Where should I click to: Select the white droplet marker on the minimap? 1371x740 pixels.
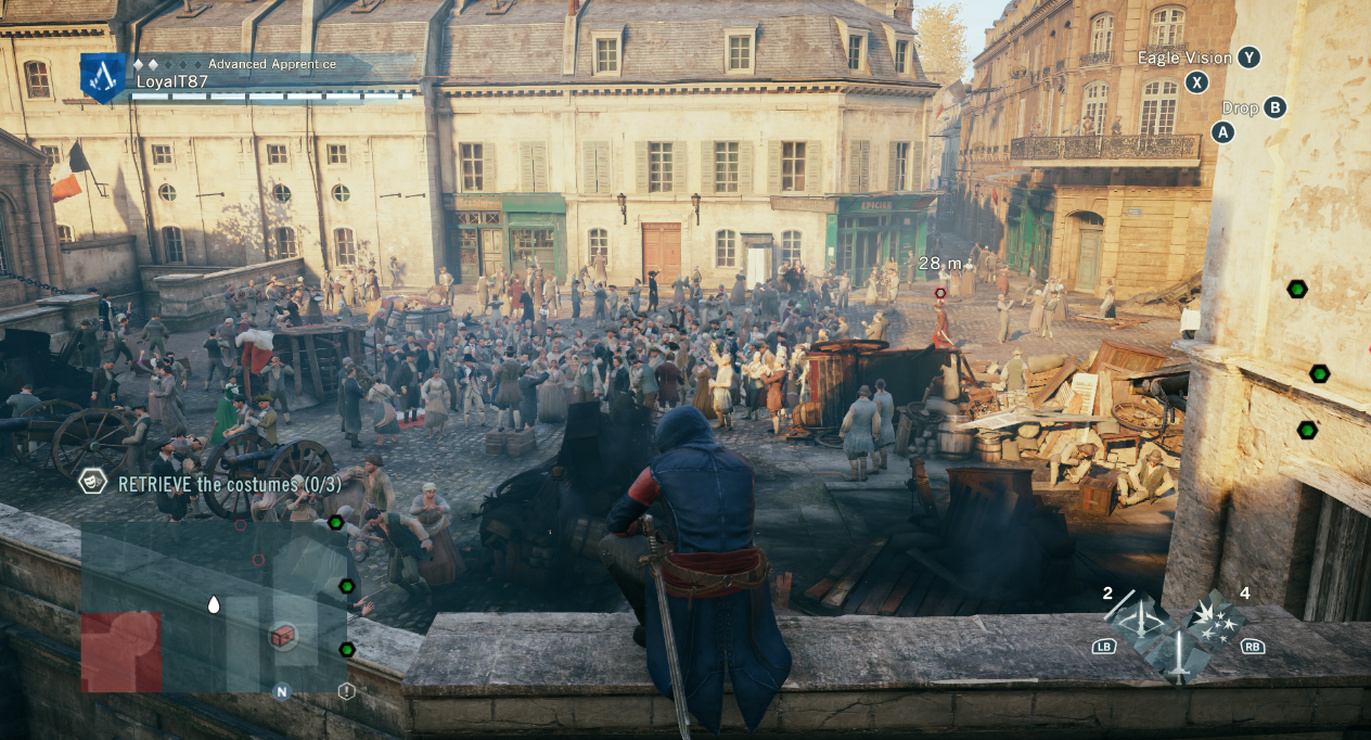[213, 603]
